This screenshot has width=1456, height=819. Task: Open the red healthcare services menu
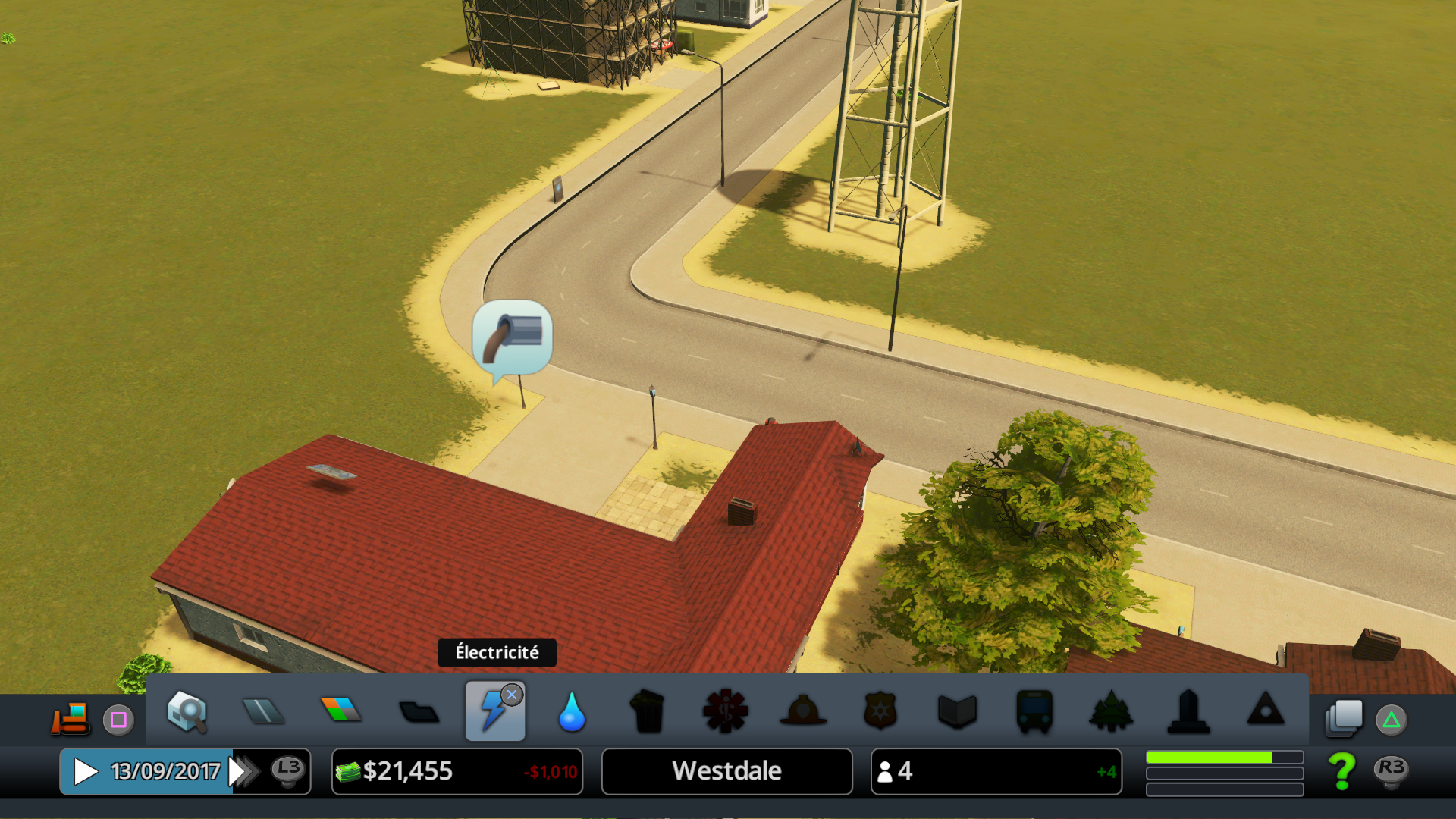click(x=726, y=711)
